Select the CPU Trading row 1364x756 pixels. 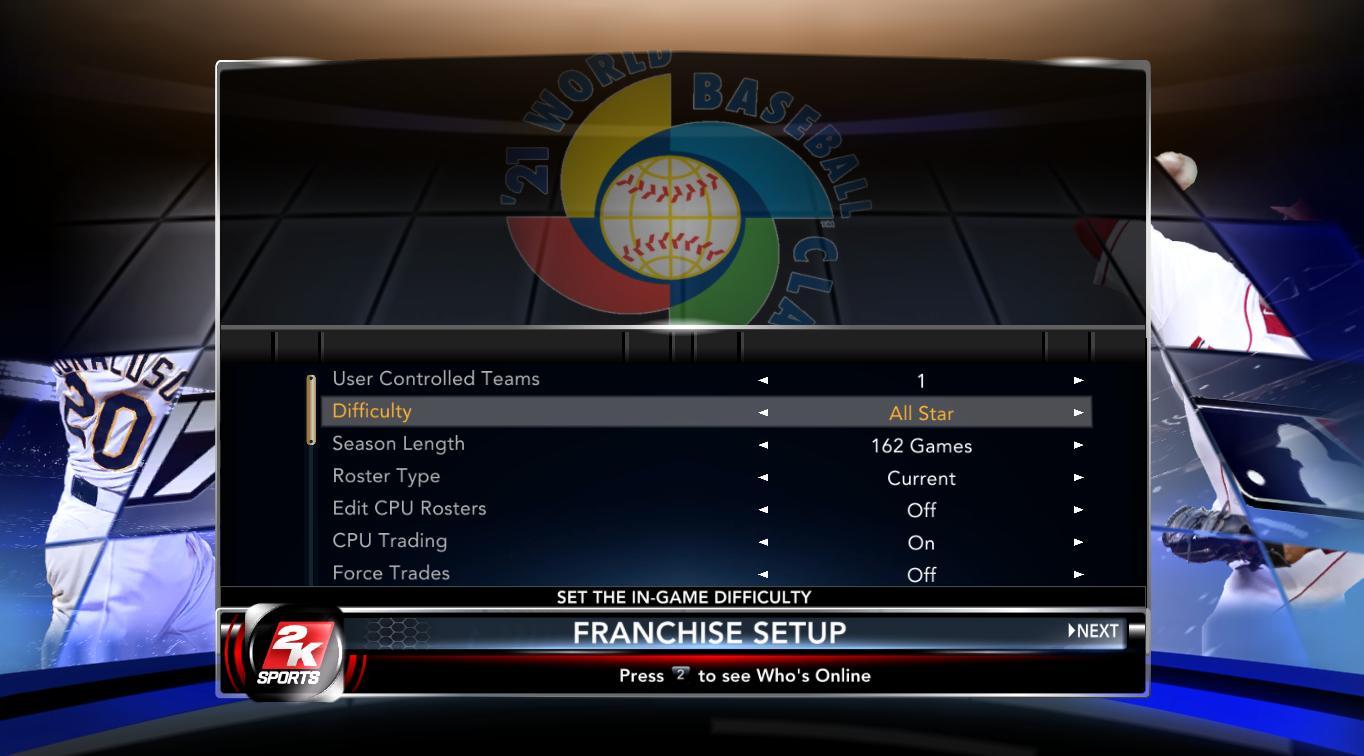point(389,541)
